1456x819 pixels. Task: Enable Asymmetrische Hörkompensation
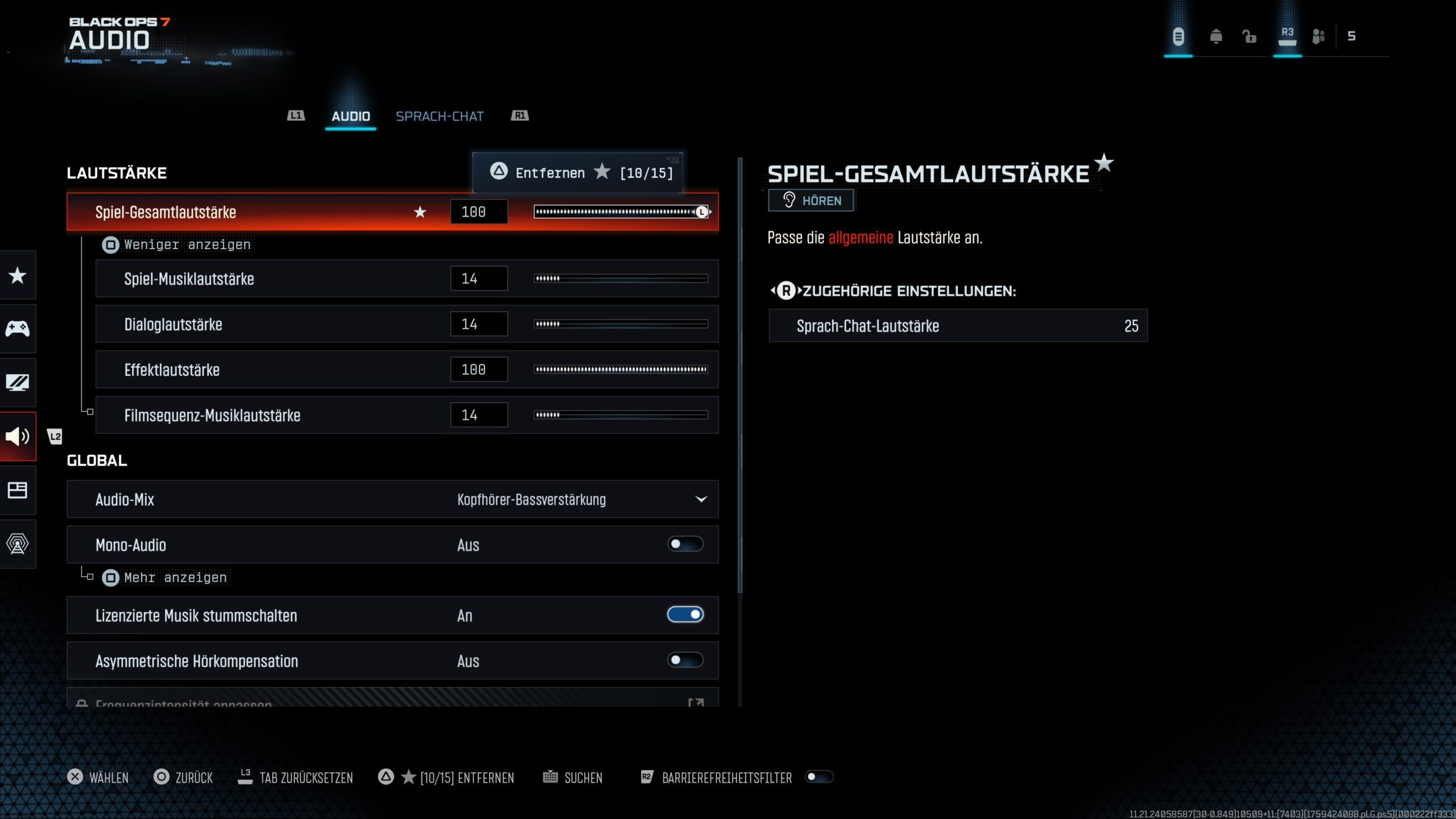point(685,660)
